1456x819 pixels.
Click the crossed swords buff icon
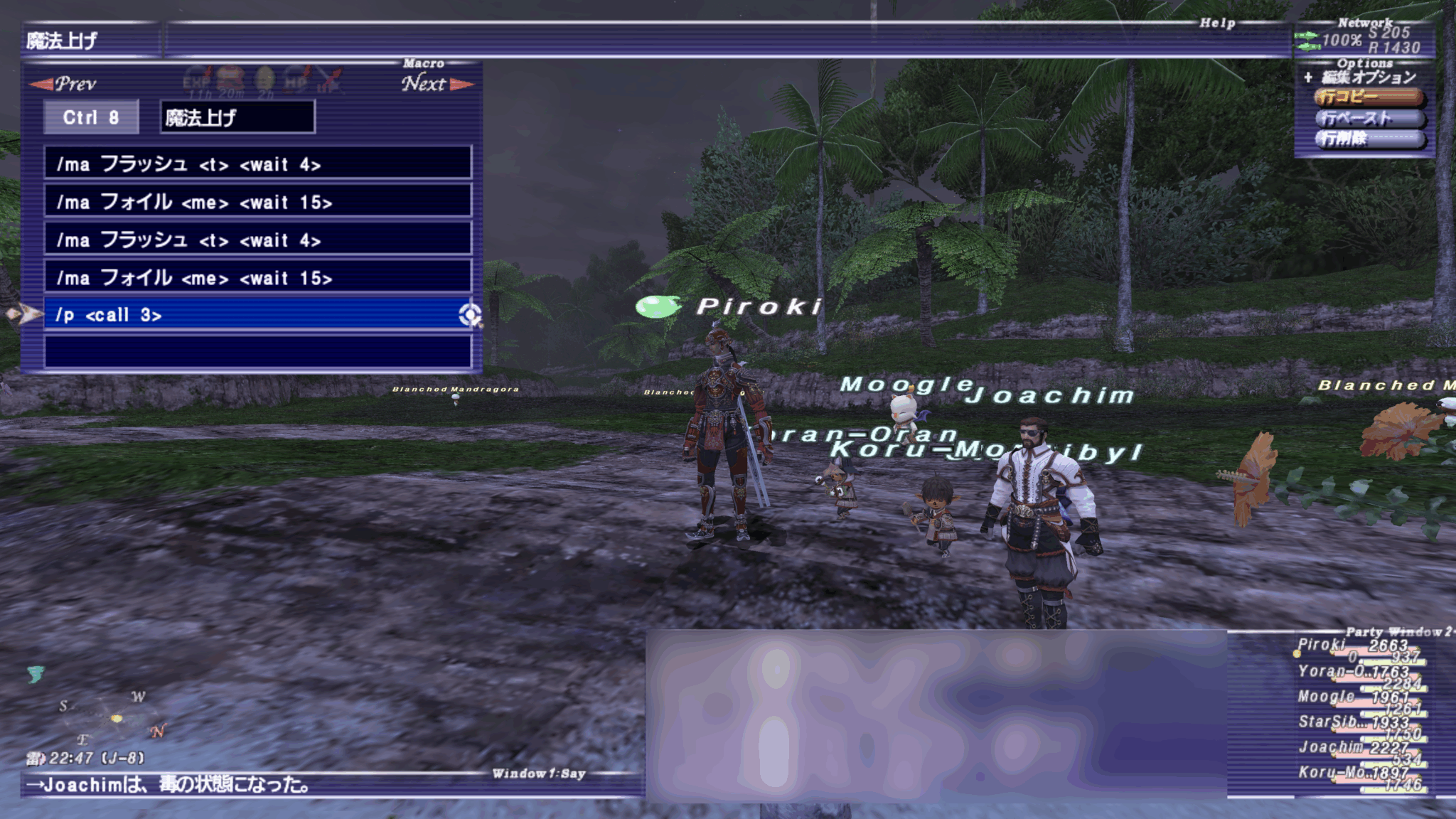[330, 77]
